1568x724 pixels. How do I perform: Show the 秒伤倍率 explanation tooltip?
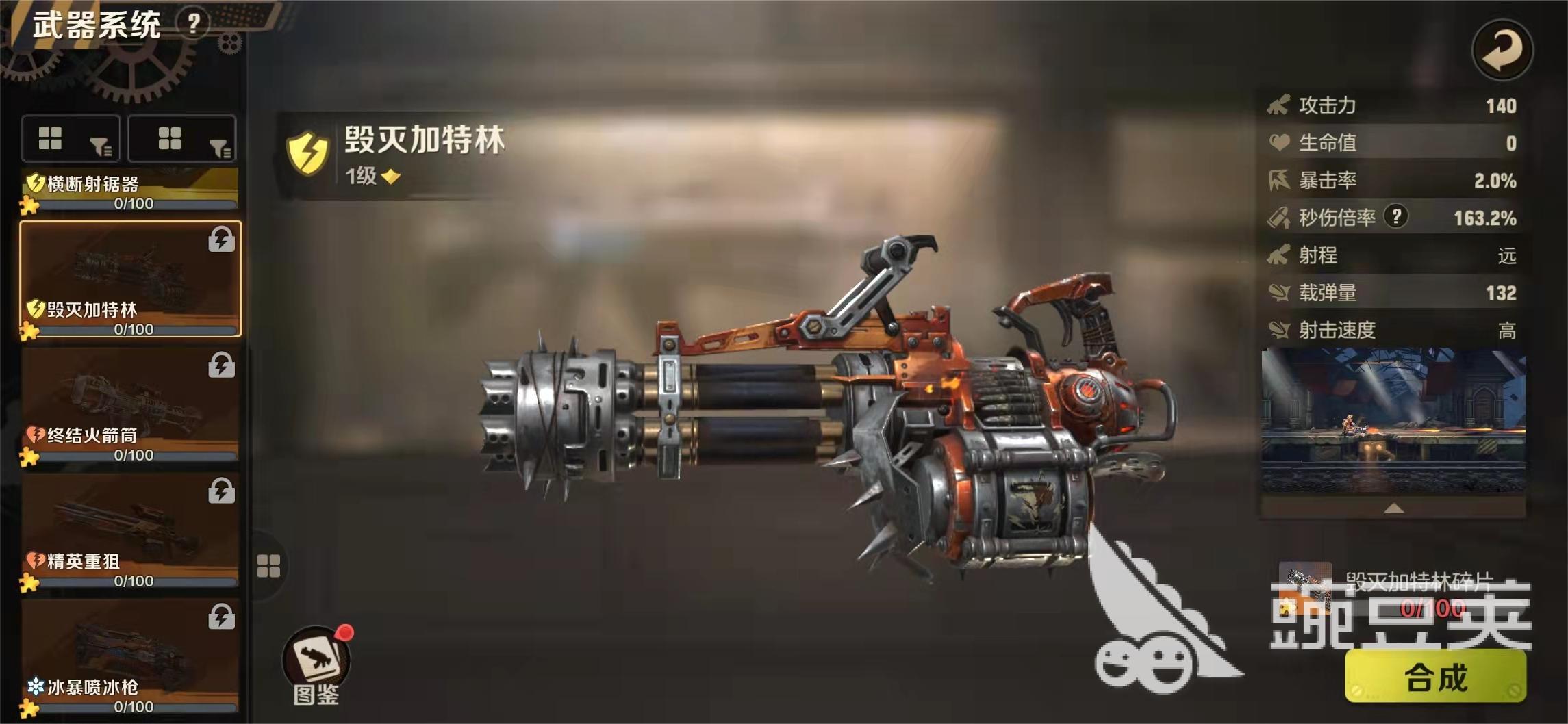click(x=1395, y=217)
